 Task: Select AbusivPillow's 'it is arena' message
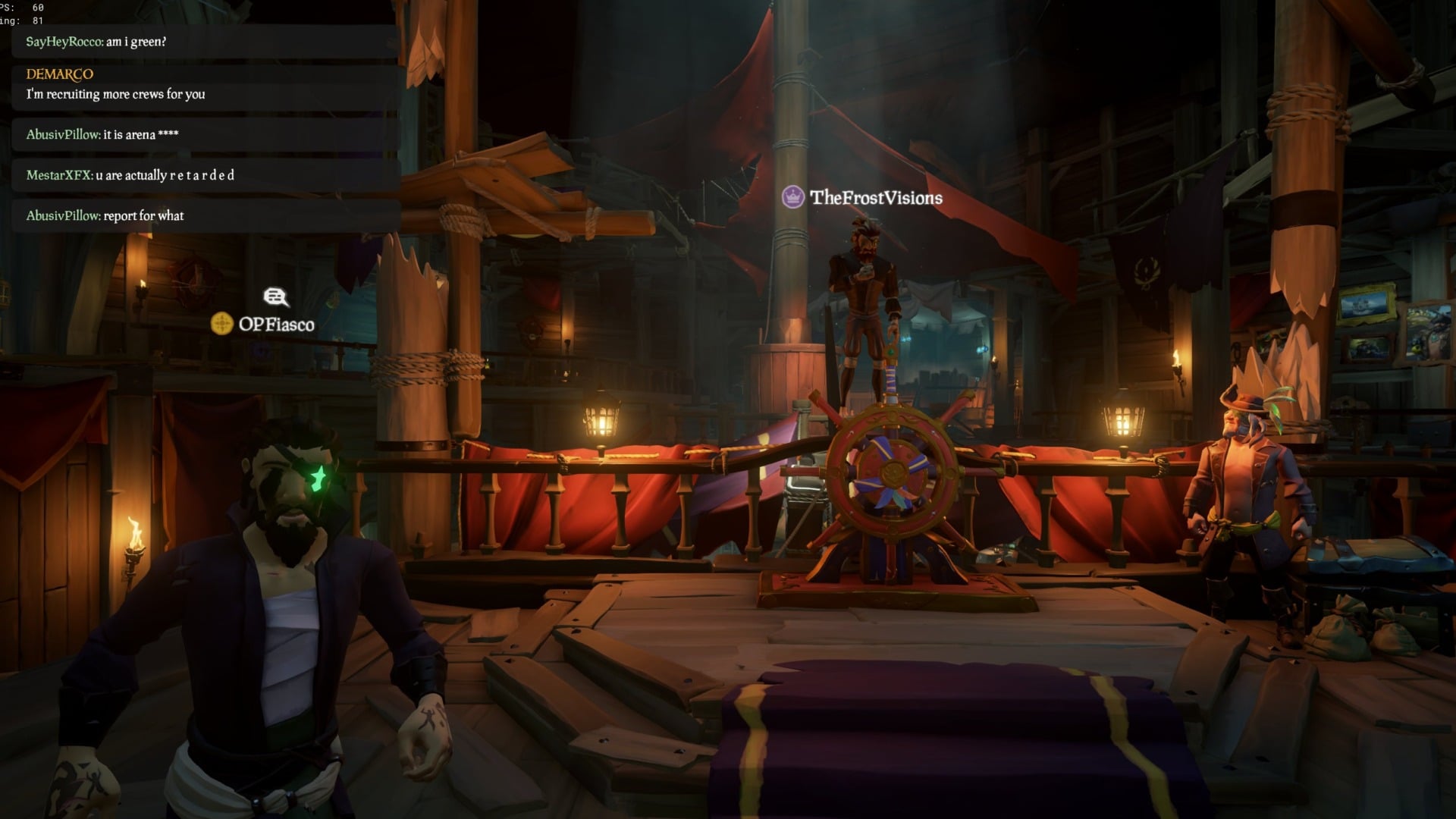tap(102, 134)
